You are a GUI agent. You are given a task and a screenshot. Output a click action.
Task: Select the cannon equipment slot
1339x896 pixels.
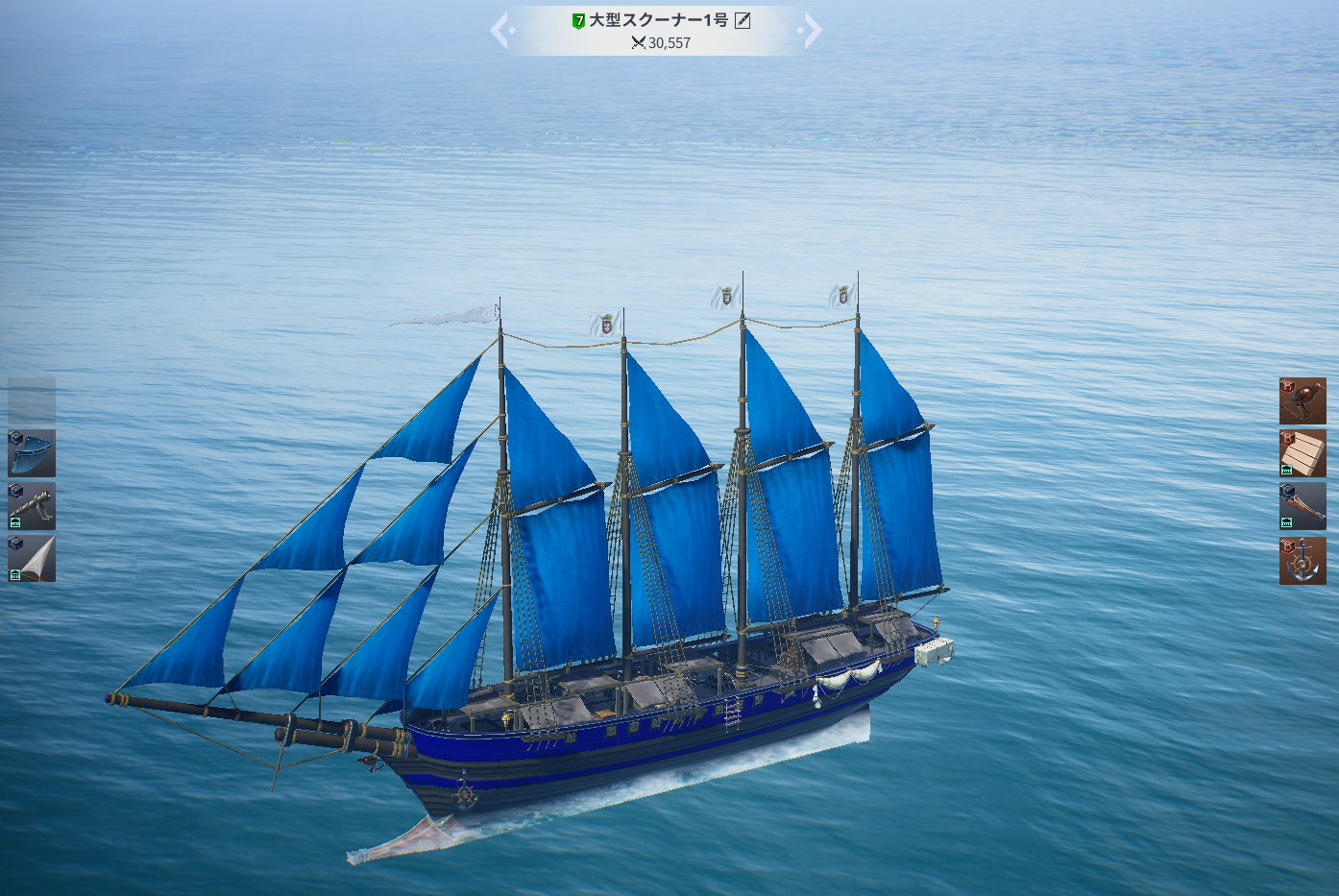click(x=32, y=506)
